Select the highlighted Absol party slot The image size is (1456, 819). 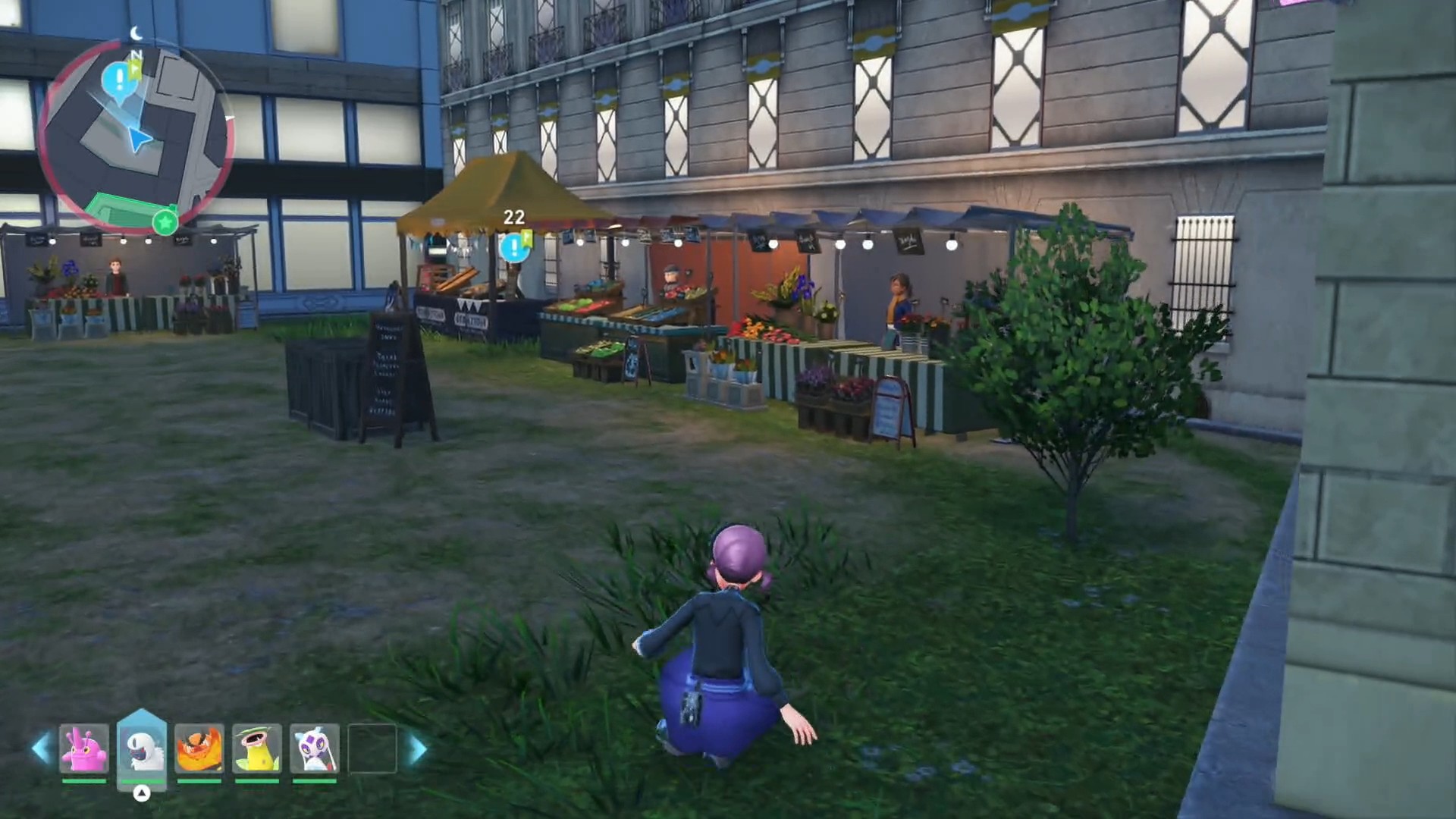click(x=142, y=748)
